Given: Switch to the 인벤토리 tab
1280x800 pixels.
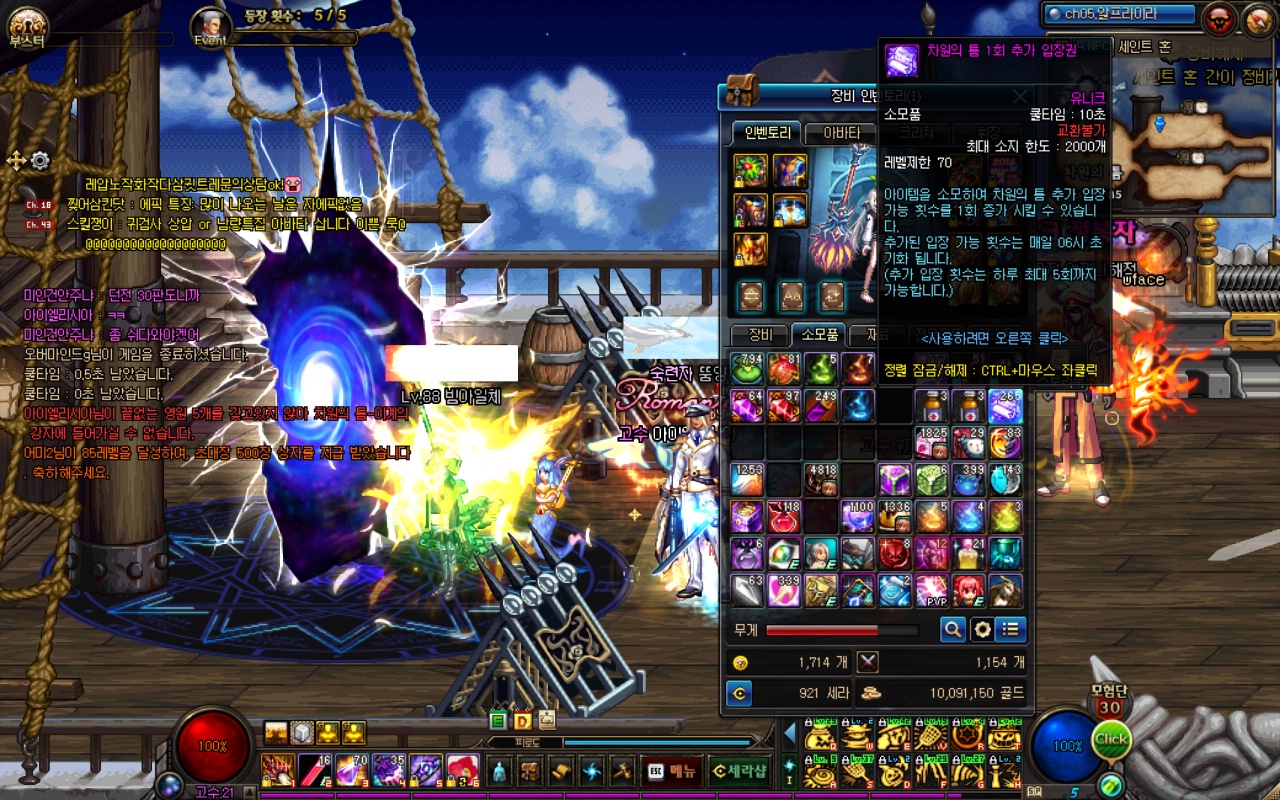Looking at the screenshot, I should [767, 133].
